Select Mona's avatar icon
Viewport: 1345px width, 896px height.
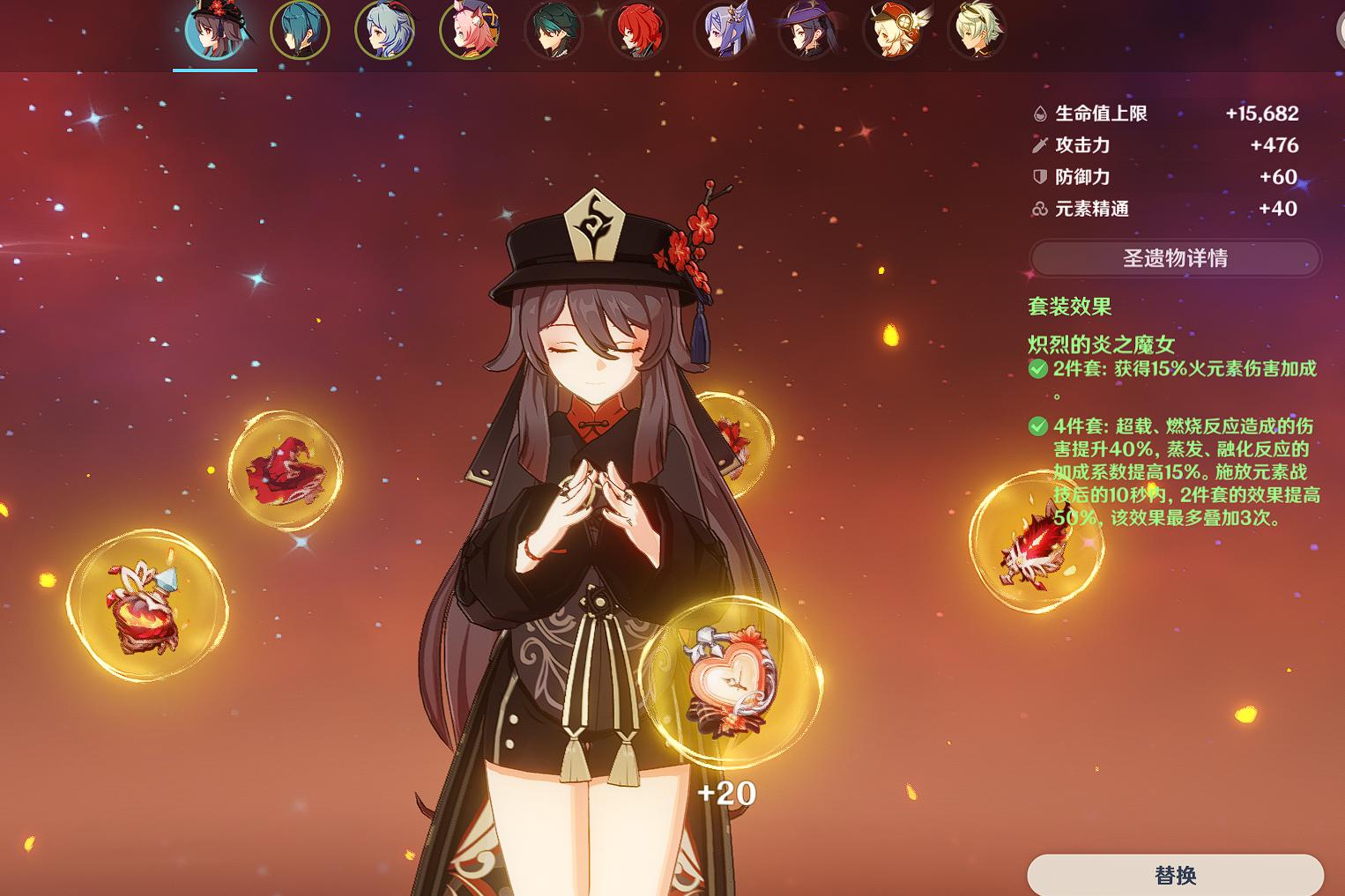pos(808,29)
